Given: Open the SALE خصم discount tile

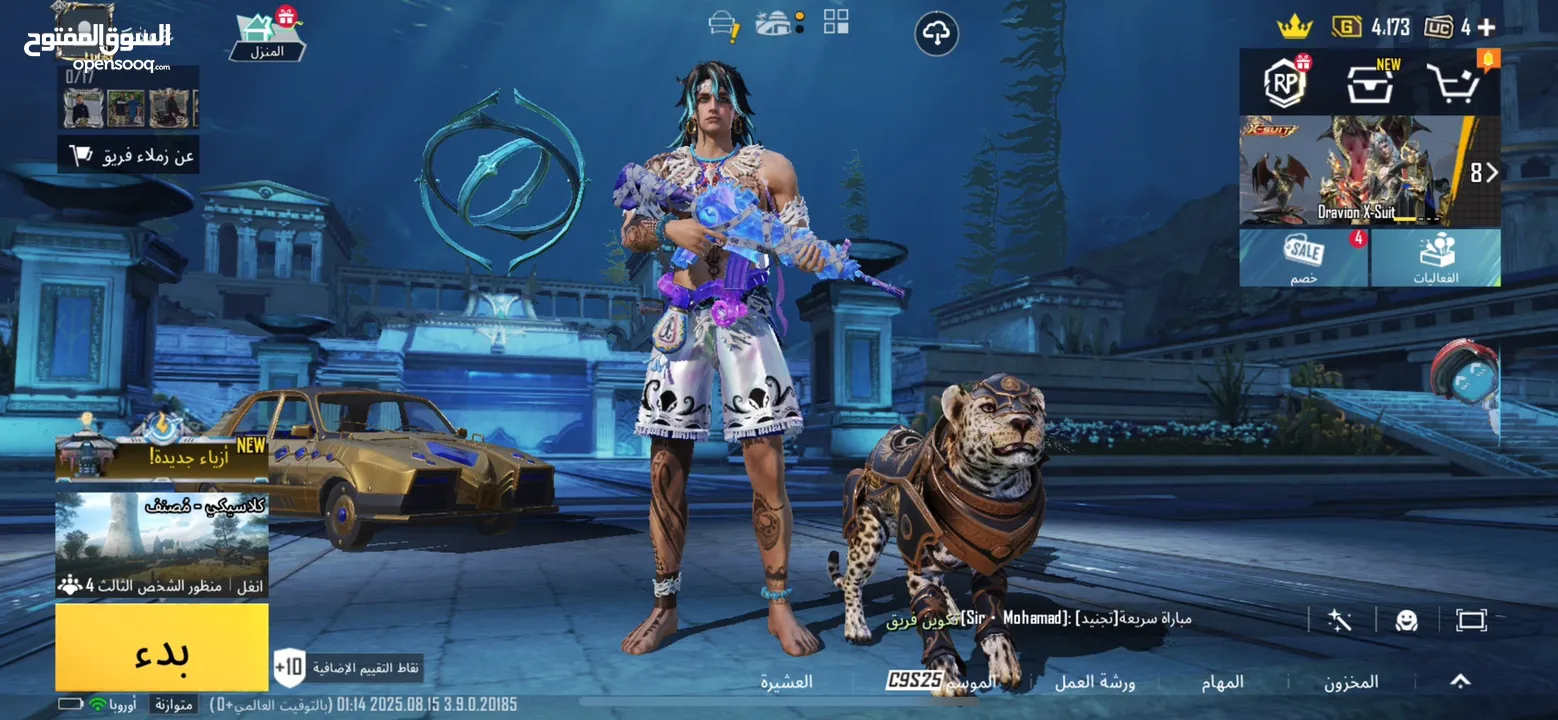Looking at the screenshot, I should click(x=1303, y=258).
